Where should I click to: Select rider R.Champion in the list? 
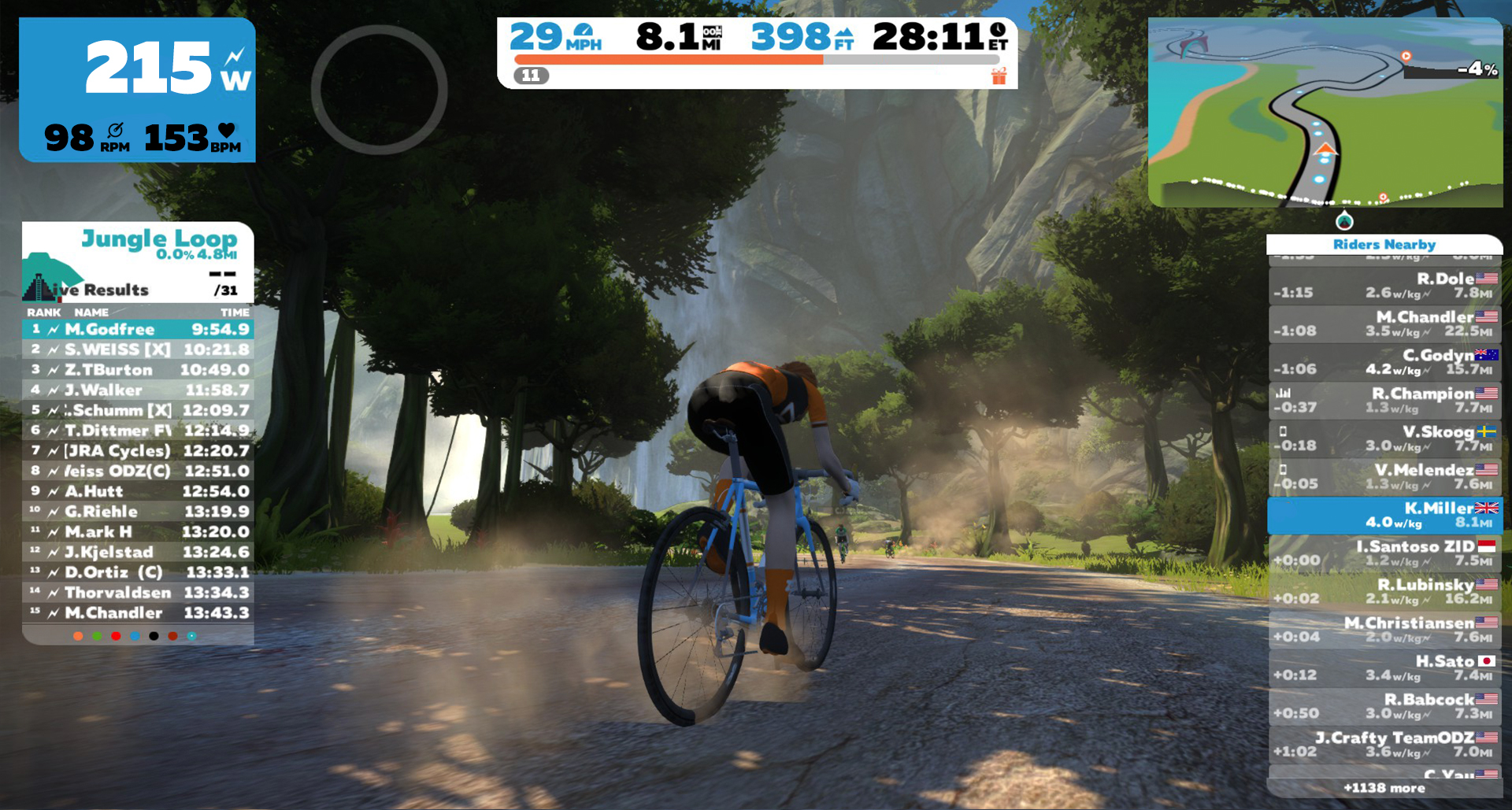point(1384,401)
